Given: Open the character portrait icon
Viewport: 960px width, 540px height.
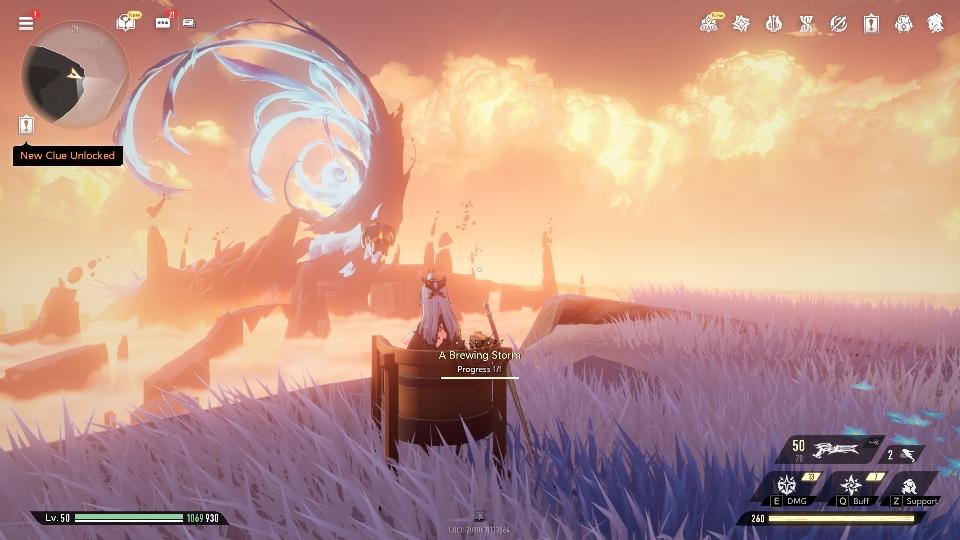Looking at the screenshot, I should (935, 23).
